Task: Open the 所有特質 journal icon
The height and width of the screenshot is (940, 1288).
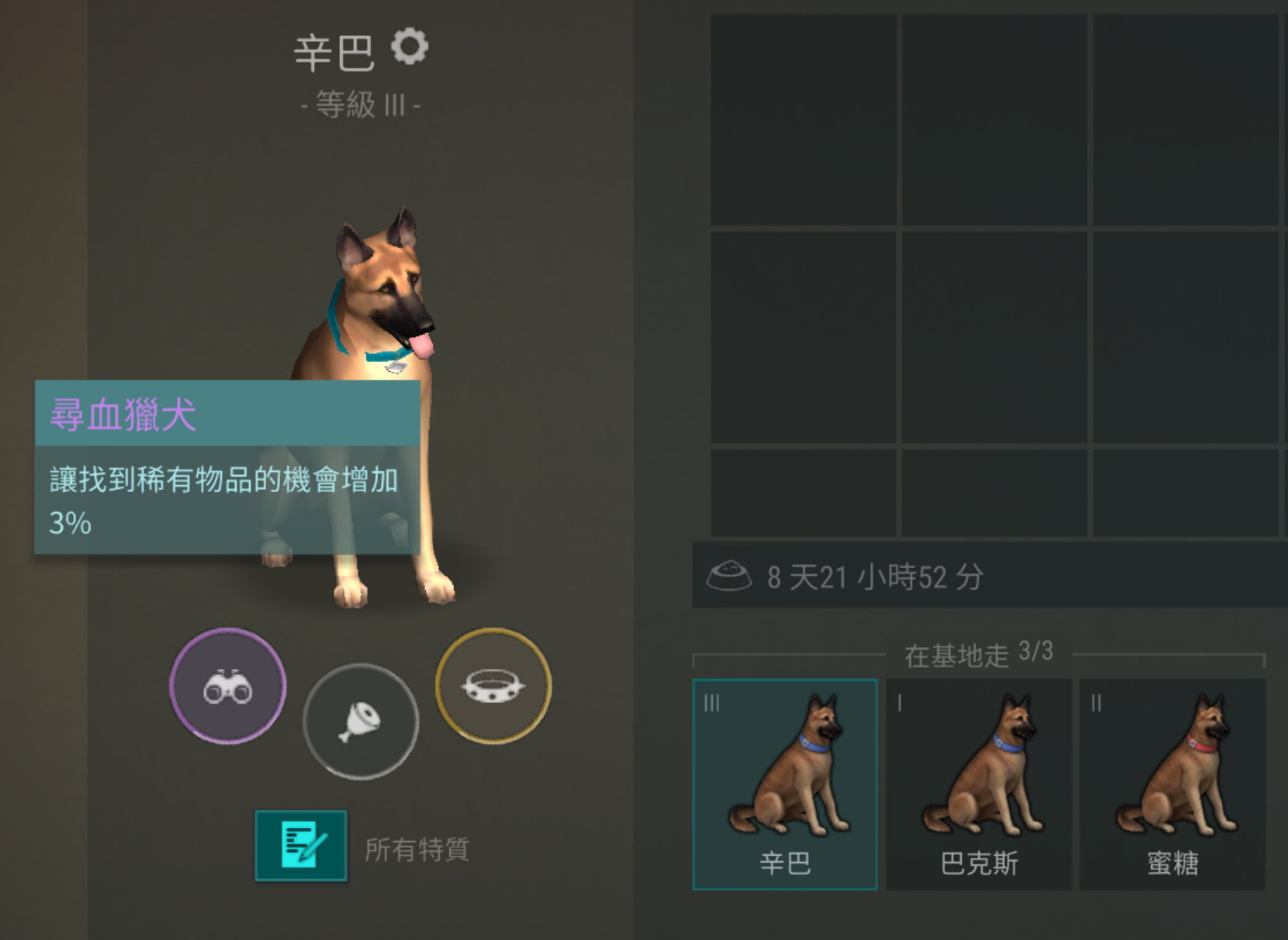Action: point(300,845)
